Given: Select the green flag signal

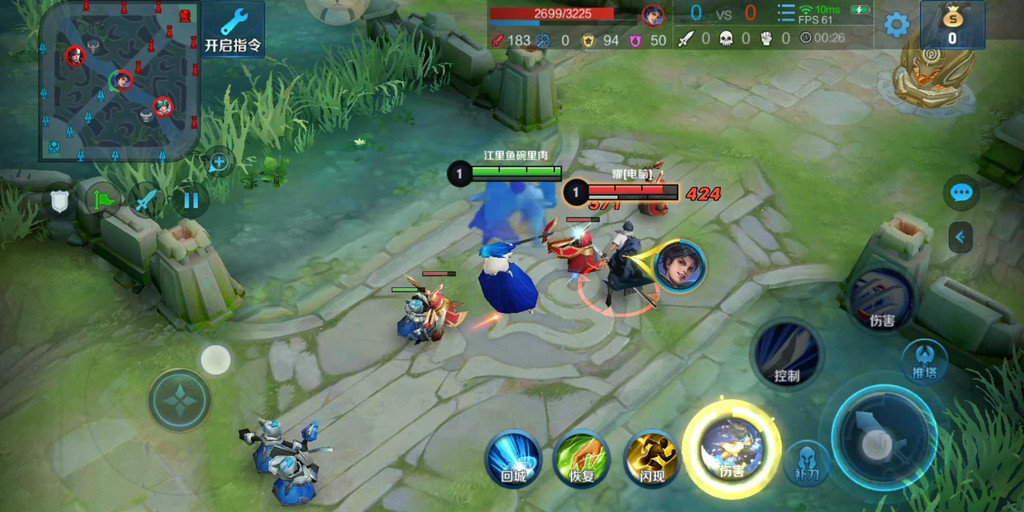Looking at the screenshot, I should pyautogui.click(x=104, y=201).
